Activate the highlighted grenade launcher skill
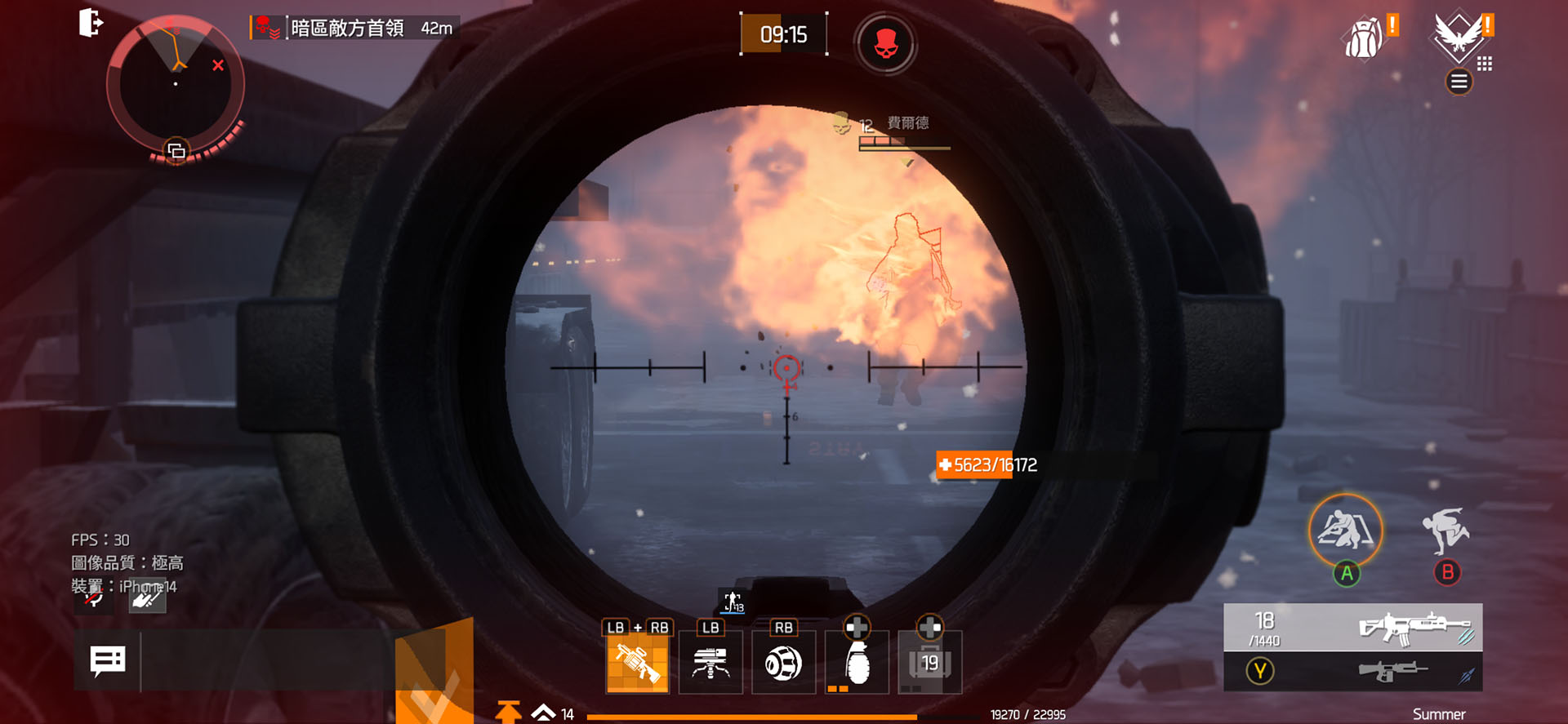This screenshot has width=1568, height=724. [637, 663]
